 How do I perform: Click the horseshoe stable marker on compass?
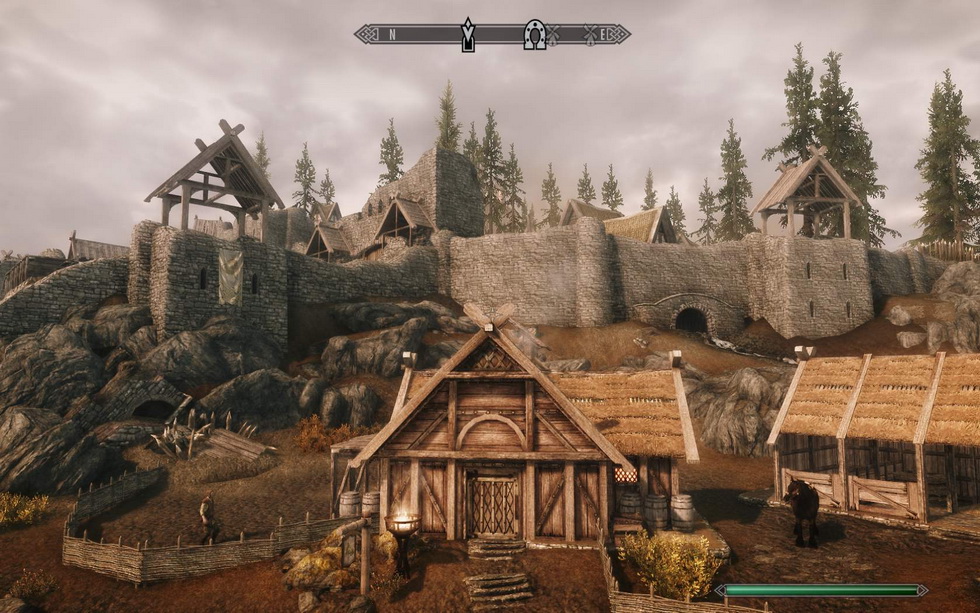534,34
